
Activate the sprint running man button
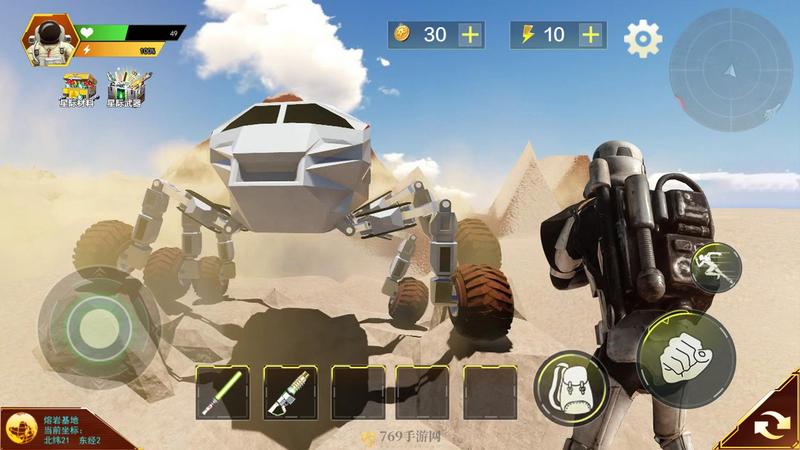tap(716, 268)
